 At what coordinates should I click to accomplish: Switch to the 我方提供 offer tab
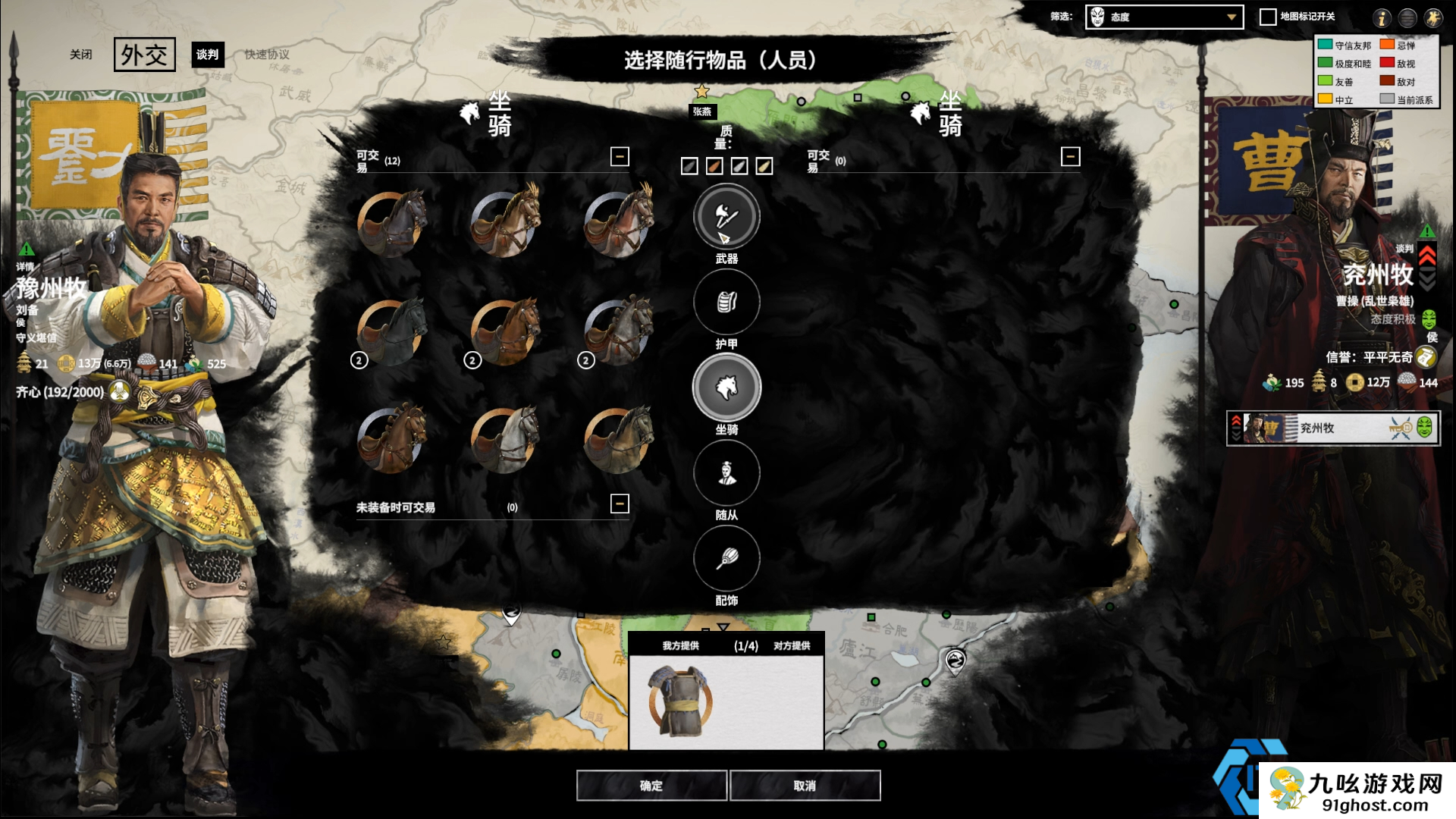(x=680, y=646)
